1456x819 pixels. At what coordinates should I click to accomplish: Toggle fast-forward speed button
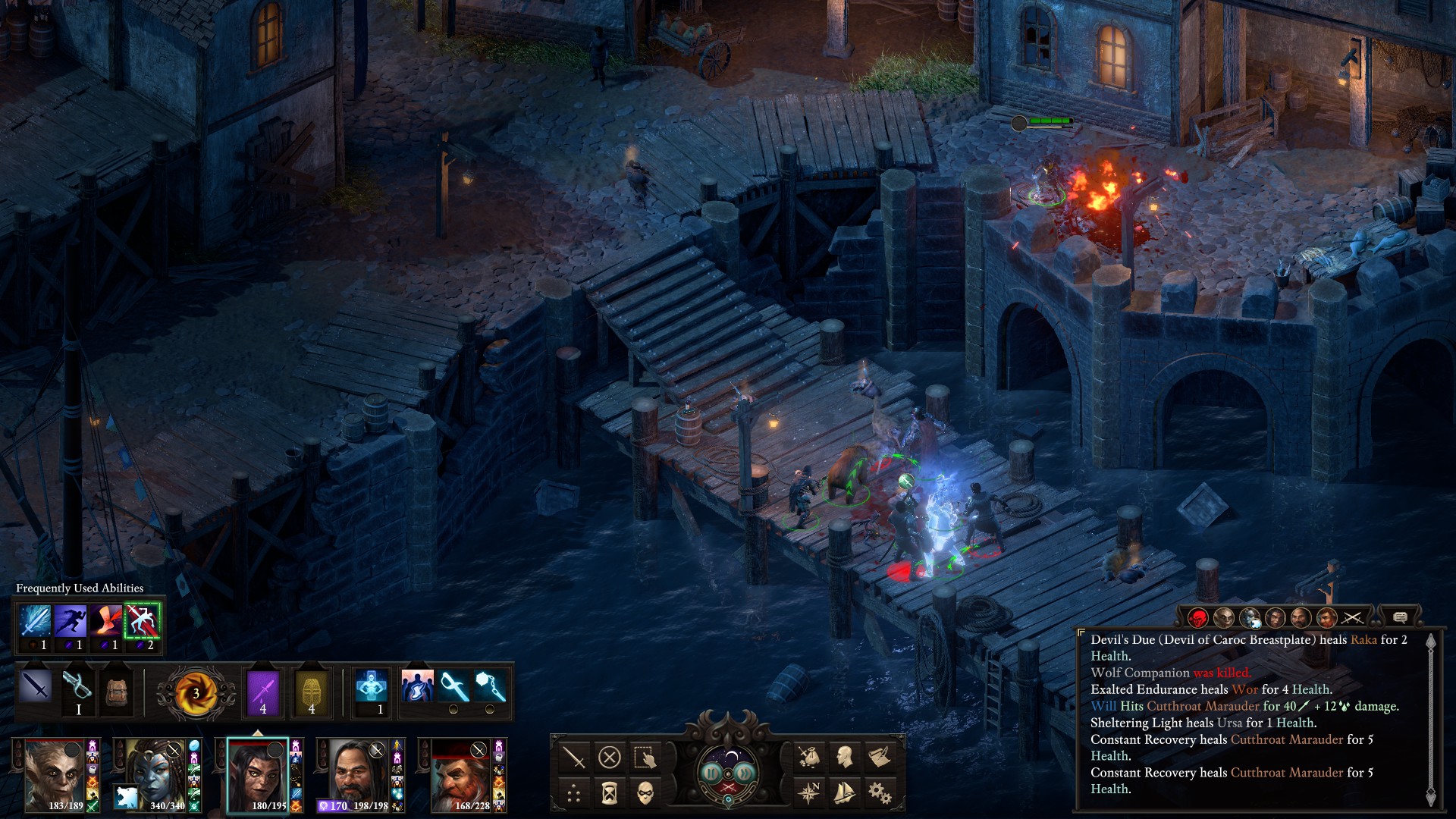click(745, 773)
